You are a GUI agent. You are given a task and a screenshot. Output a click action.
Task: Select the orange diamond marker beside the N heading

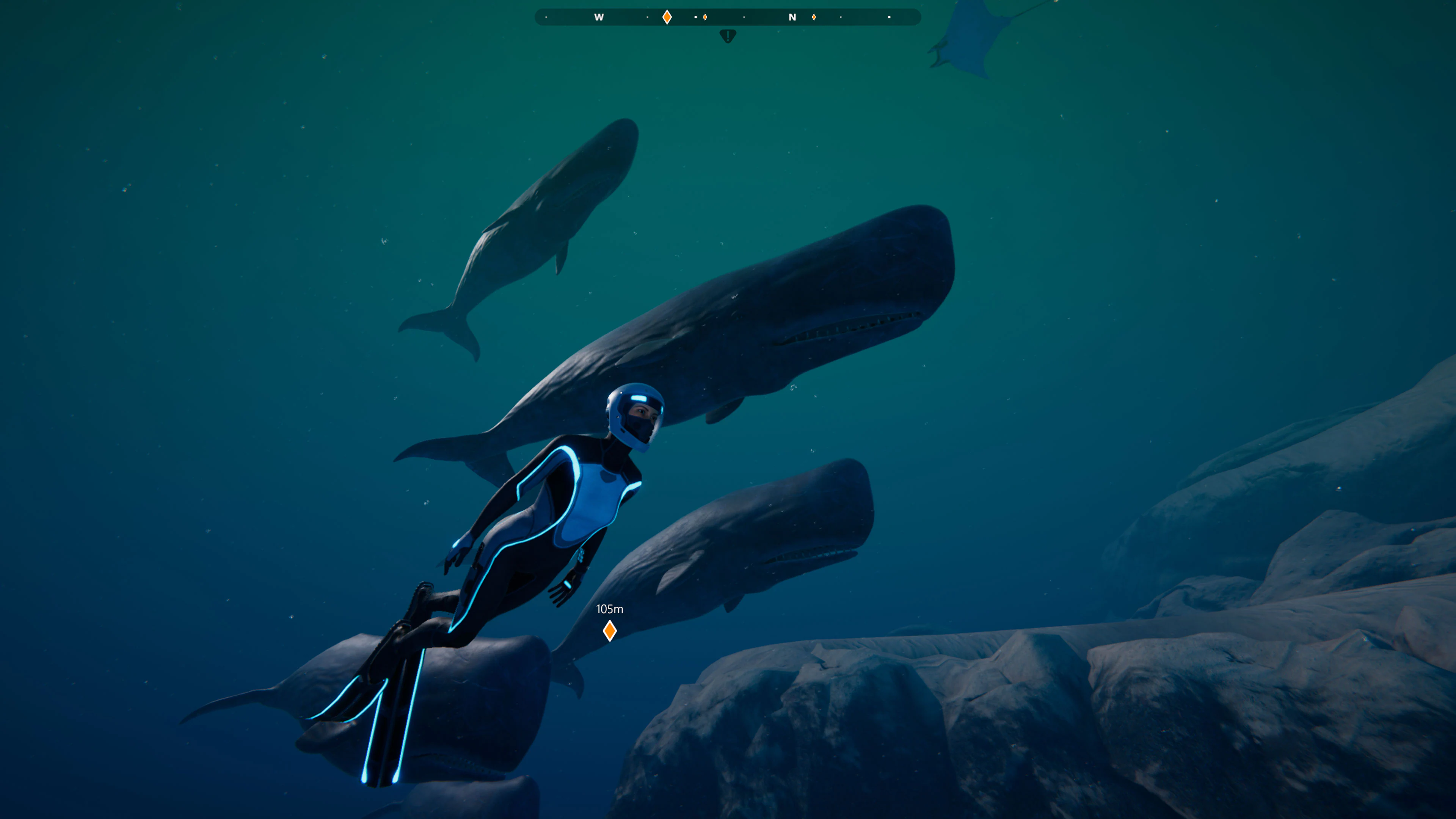(x=814, y=17)
